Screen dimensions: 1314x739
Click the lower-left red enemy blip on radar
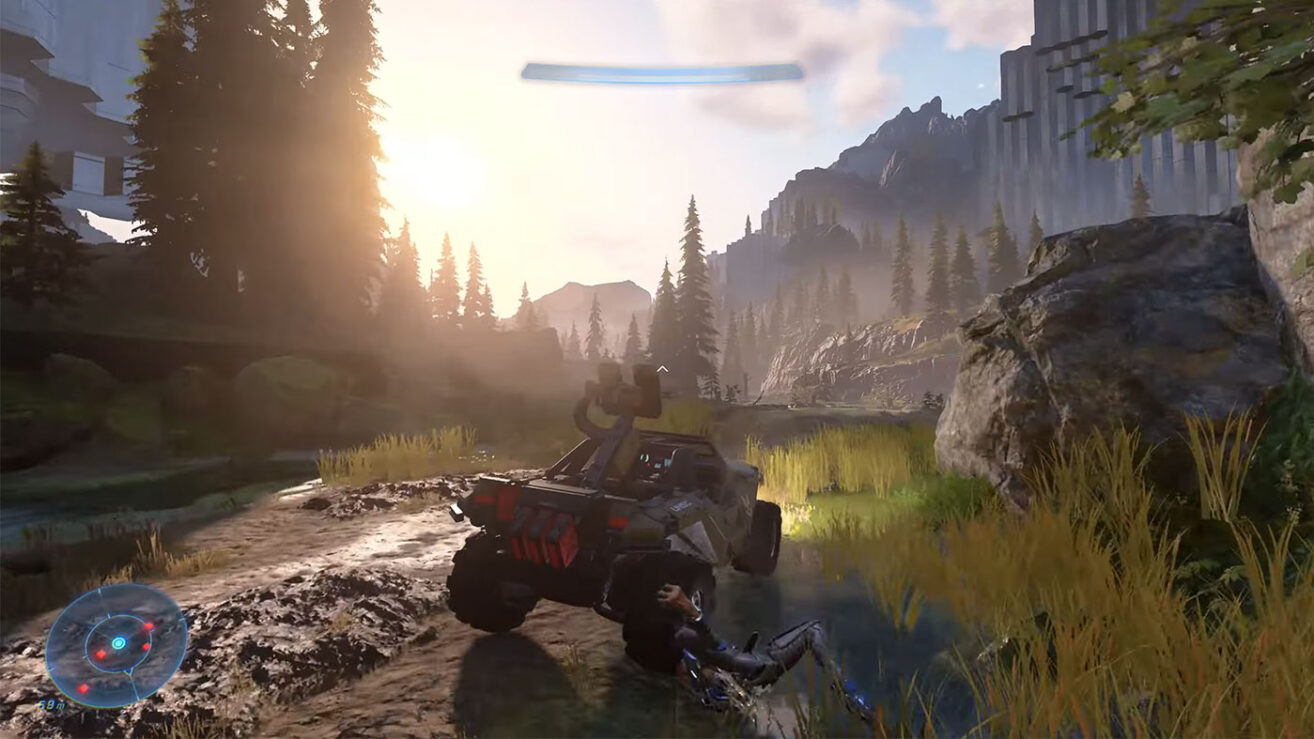coord(83,688)
